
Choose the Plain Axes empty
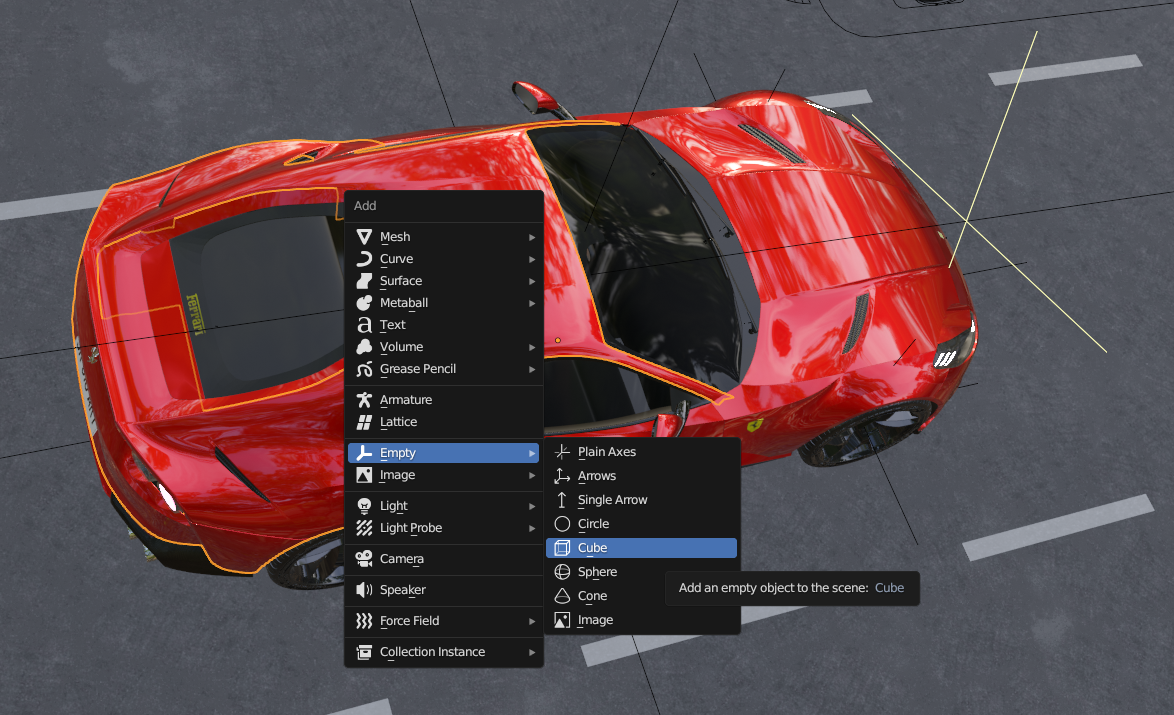click(x=606, y=452)
